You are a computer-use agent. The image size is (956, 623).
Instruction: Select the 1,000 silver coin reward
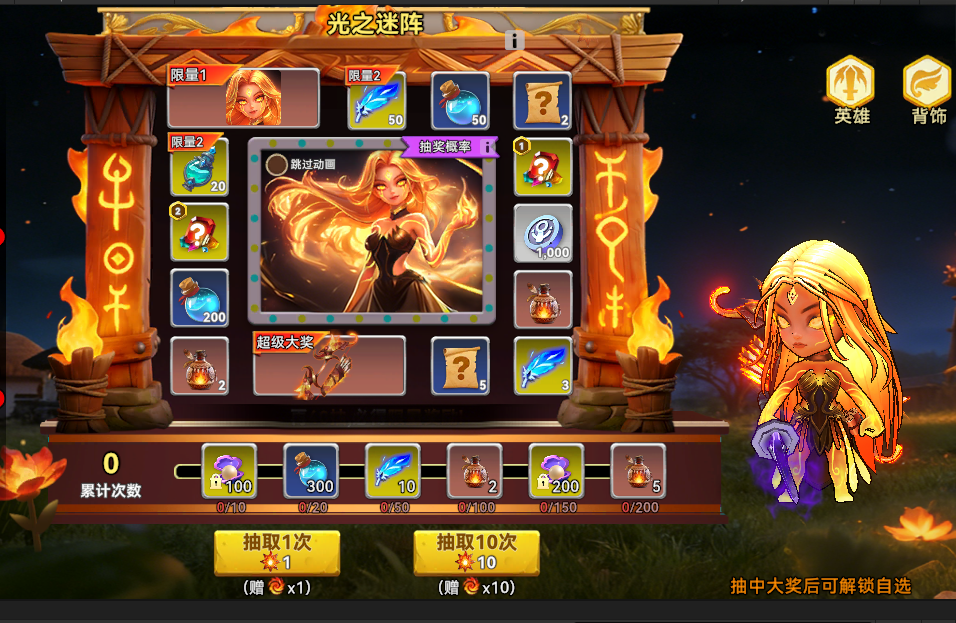pyautogui.click(x=543, y=233)
